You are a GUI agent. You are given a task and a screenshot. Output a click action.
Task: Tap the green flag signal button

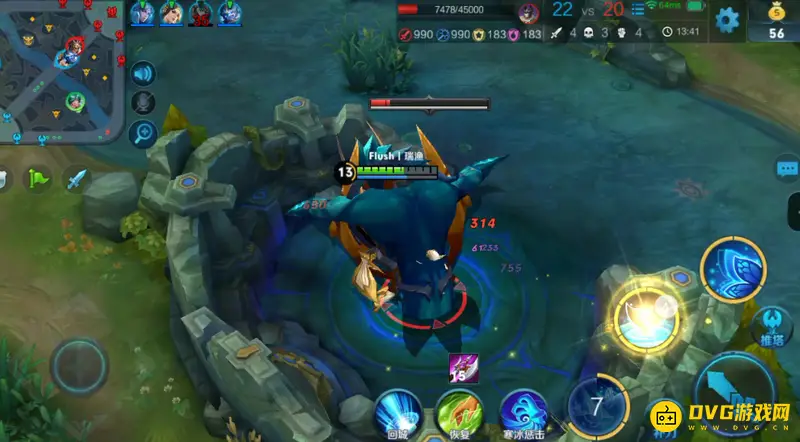click(39, 179)
